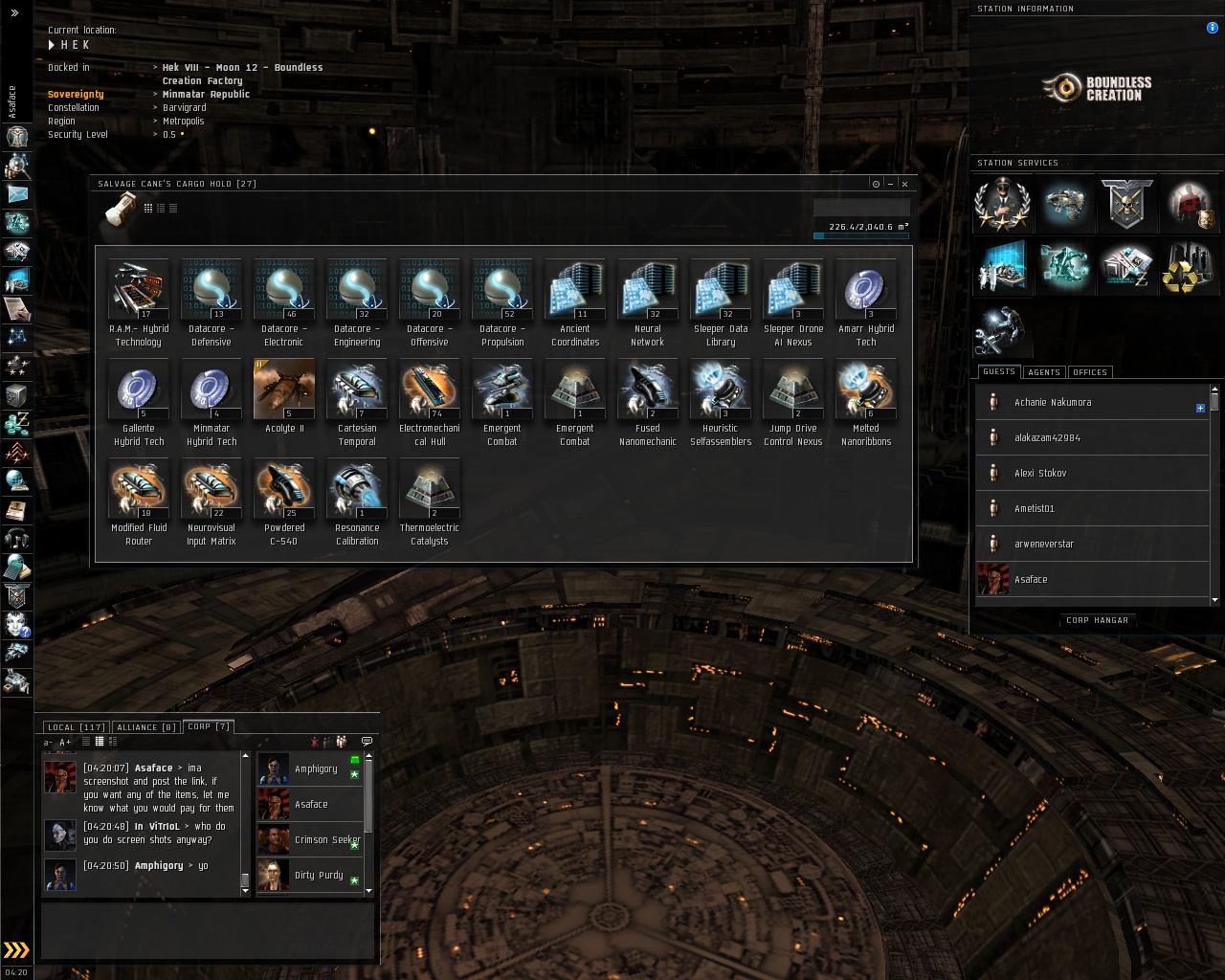Open the Alliance chat tab
The width and height of the screenshot is (1225, 980).
pos(146,727)
